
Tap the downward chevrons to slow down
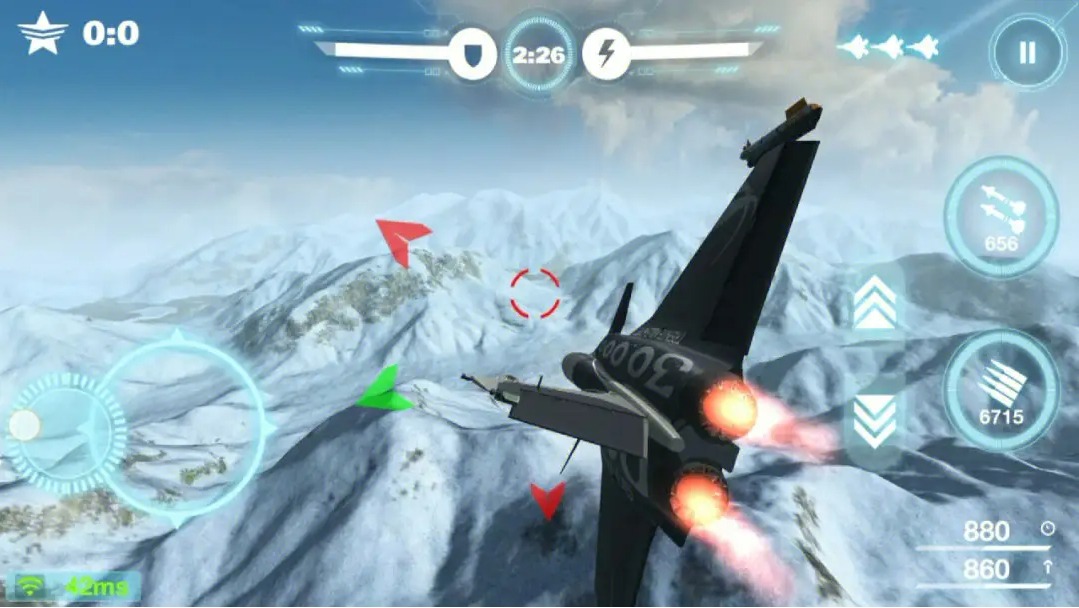point(875,420)
